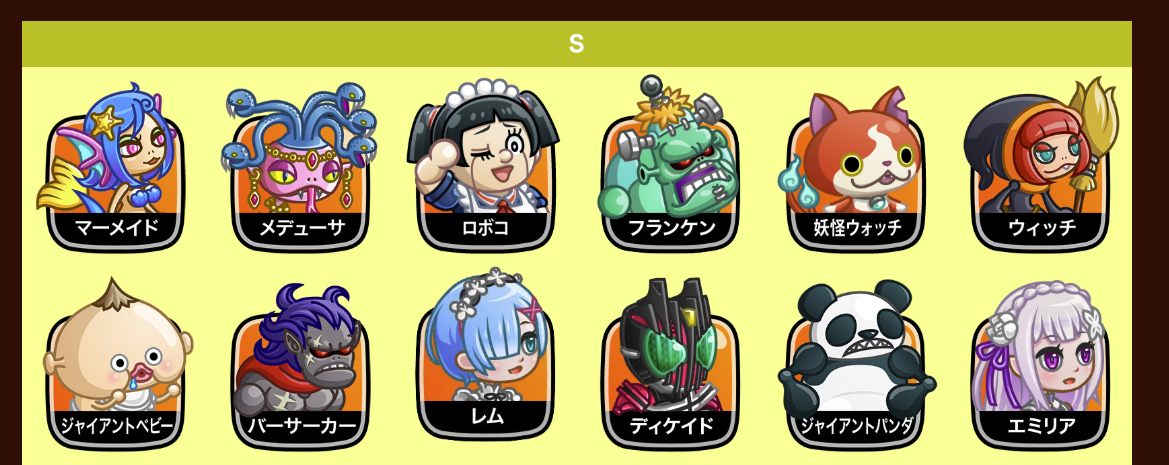Click the バーサーカー dark warrior tile

click(301, 372)
